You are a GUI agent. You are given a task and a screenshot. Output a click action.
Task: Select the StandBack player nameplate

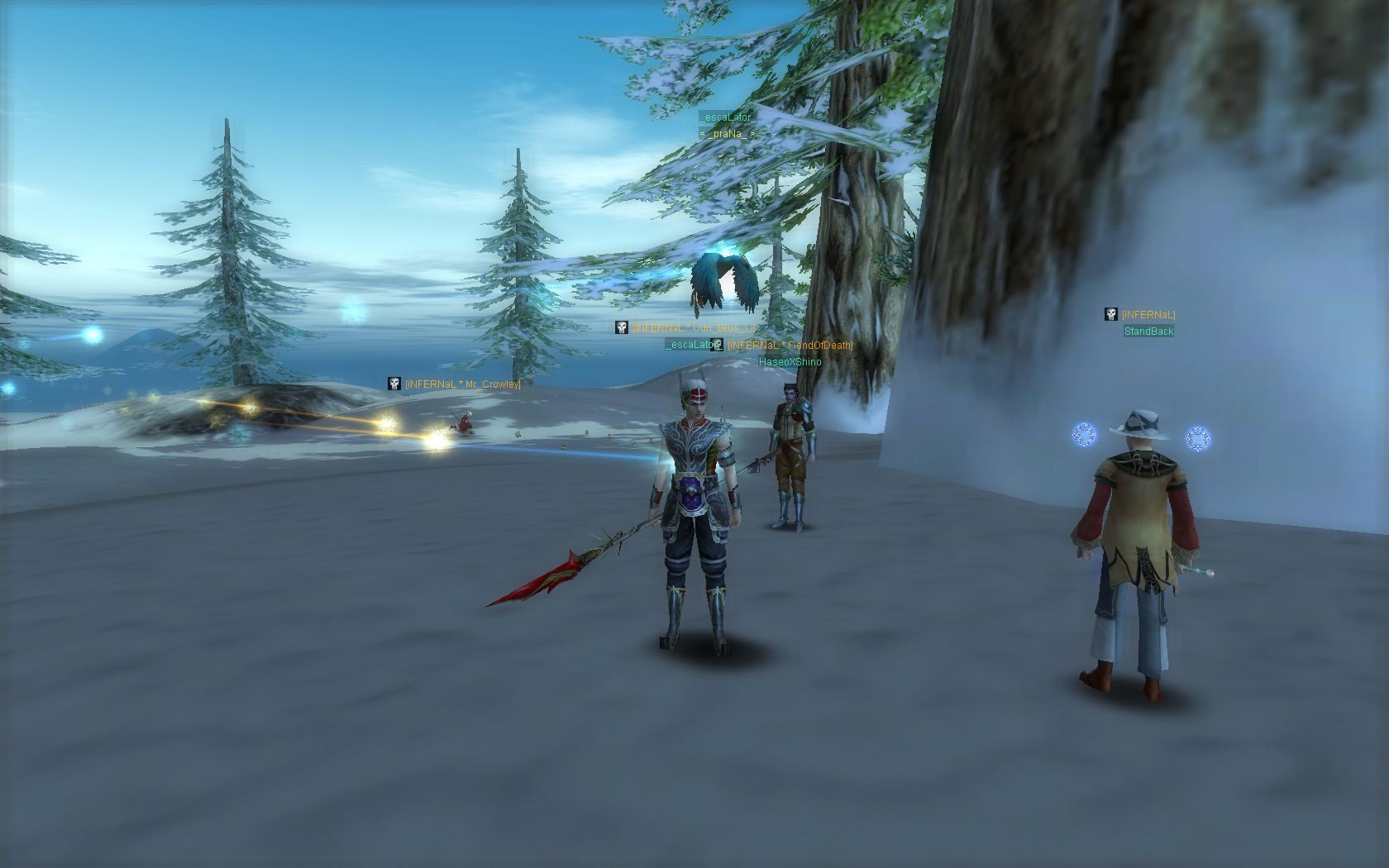click(1148, 331)
